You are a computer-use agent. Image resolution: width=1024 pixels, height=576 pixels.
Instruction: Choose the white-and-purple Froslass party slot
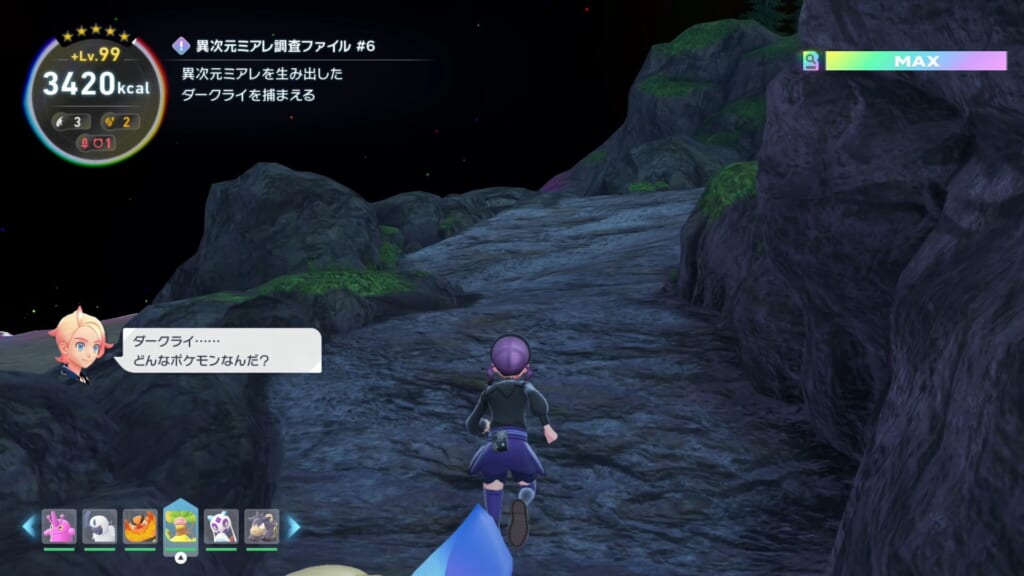tap(221, 526)
